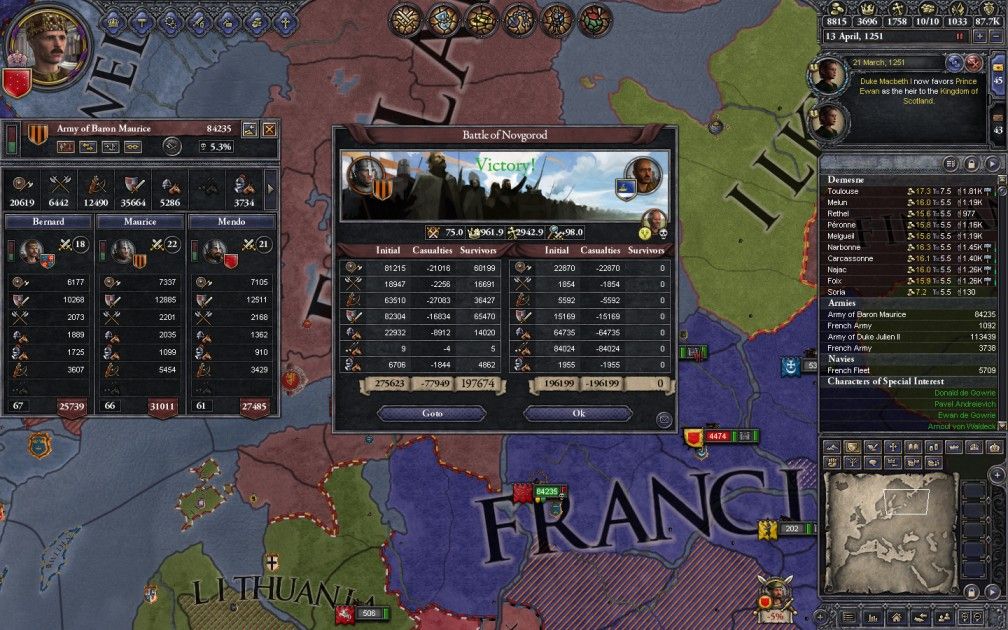Open the ruler portrait in the corner

pyautogui.click(x=47, y=45)
